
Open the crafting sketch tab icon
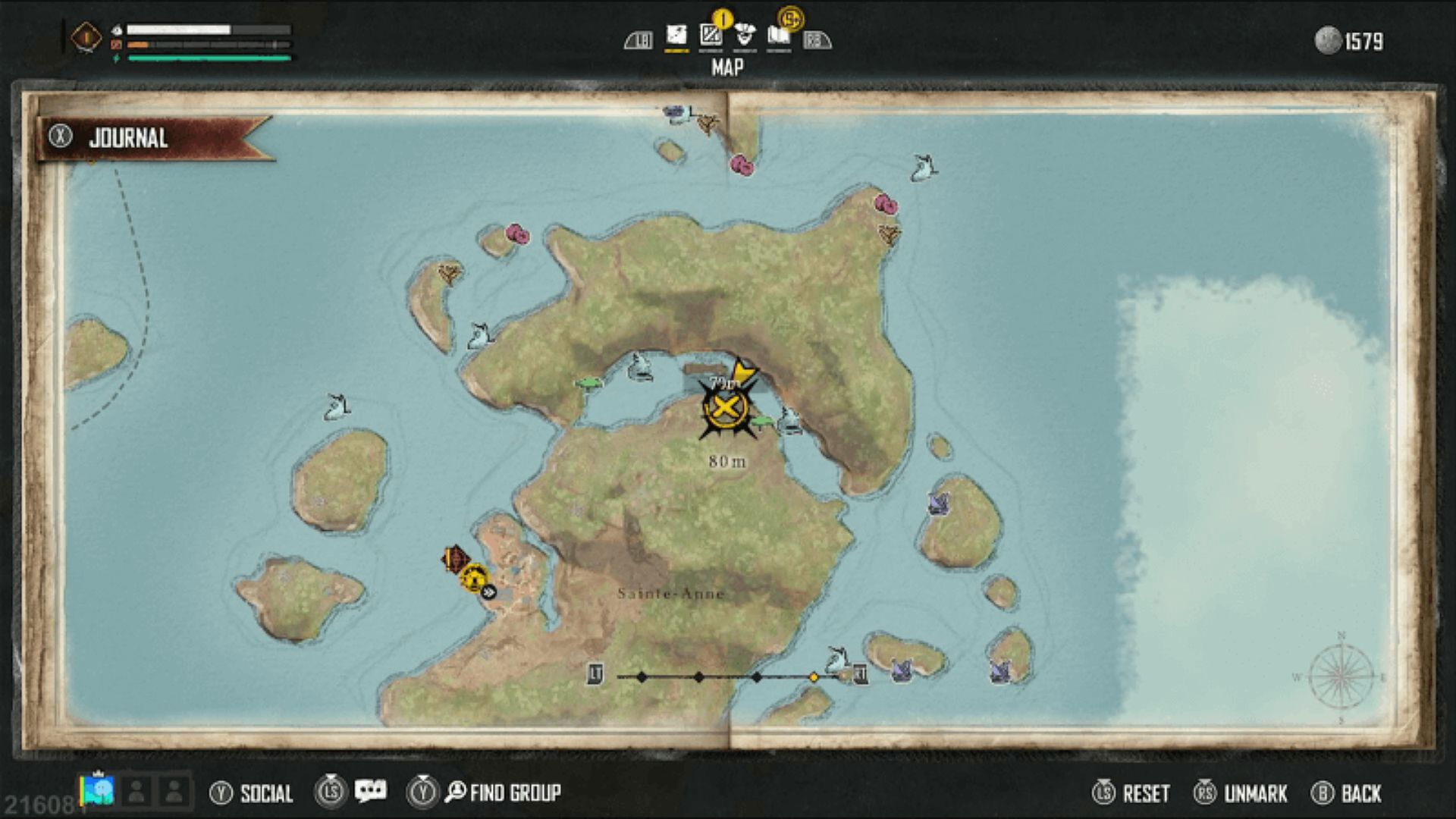[710, 35]
